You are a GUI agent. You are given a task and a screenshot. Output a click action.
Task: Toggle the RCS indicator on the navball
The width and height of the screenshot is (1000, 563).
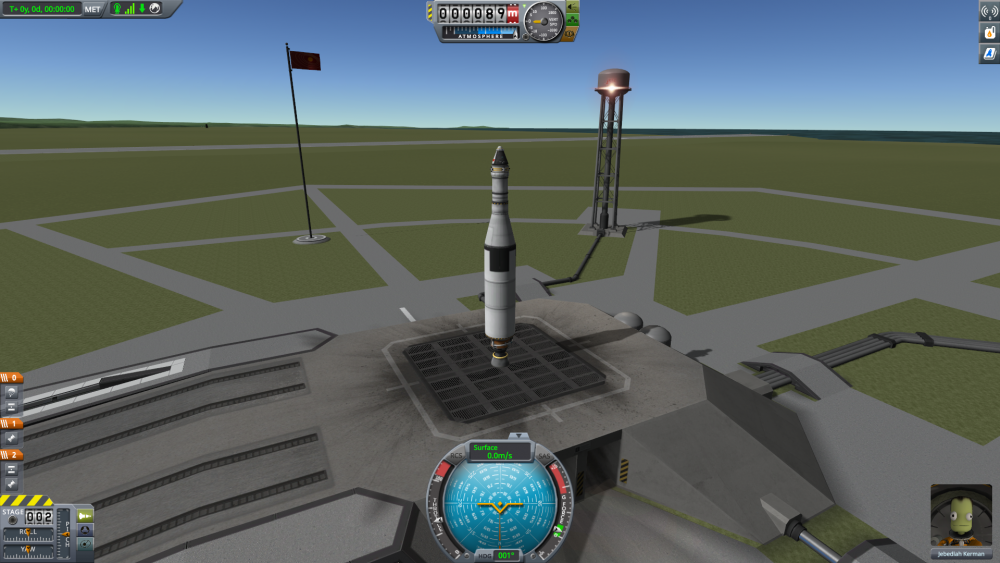point(457,456)
